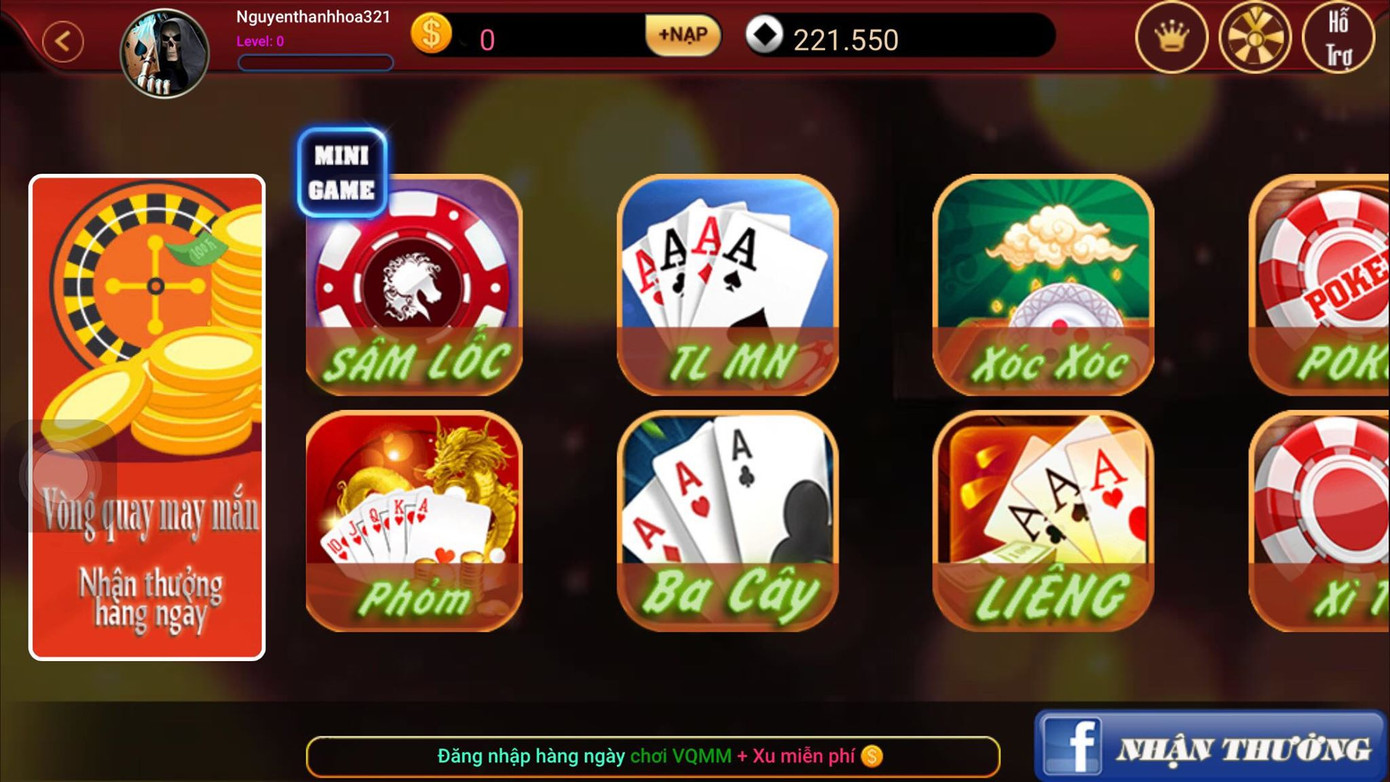
Task: Check the Level 0 progress bar
Action: (x=315, y=62)
